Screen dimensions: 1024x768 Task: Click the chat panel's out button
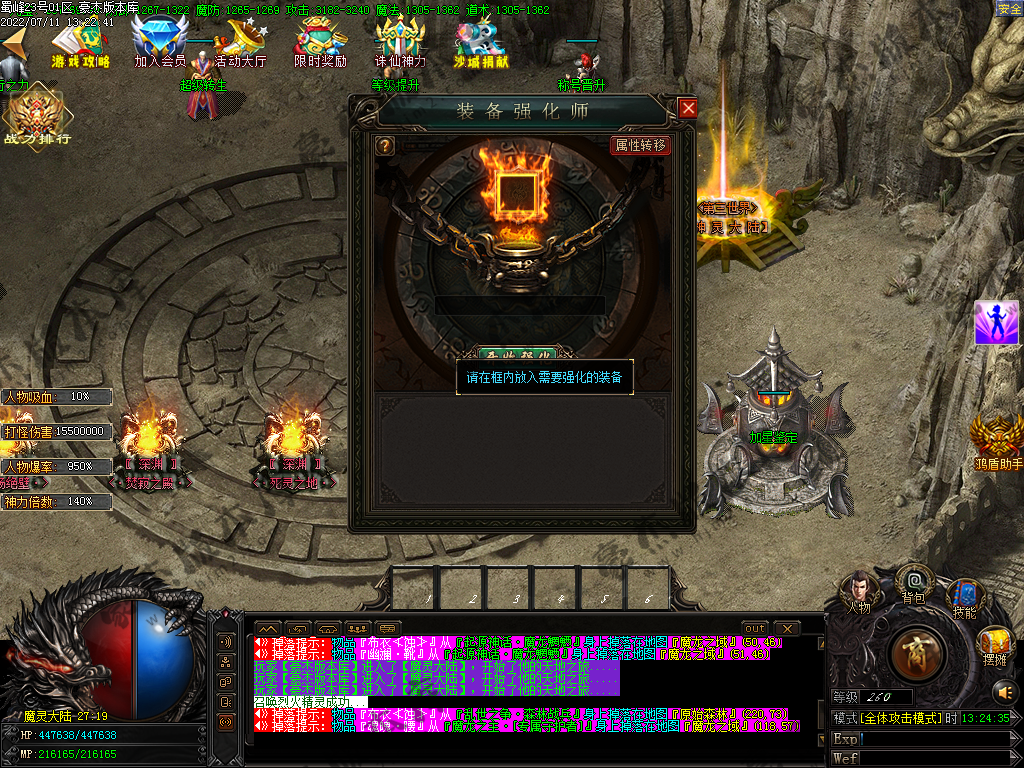pos(755,629)
